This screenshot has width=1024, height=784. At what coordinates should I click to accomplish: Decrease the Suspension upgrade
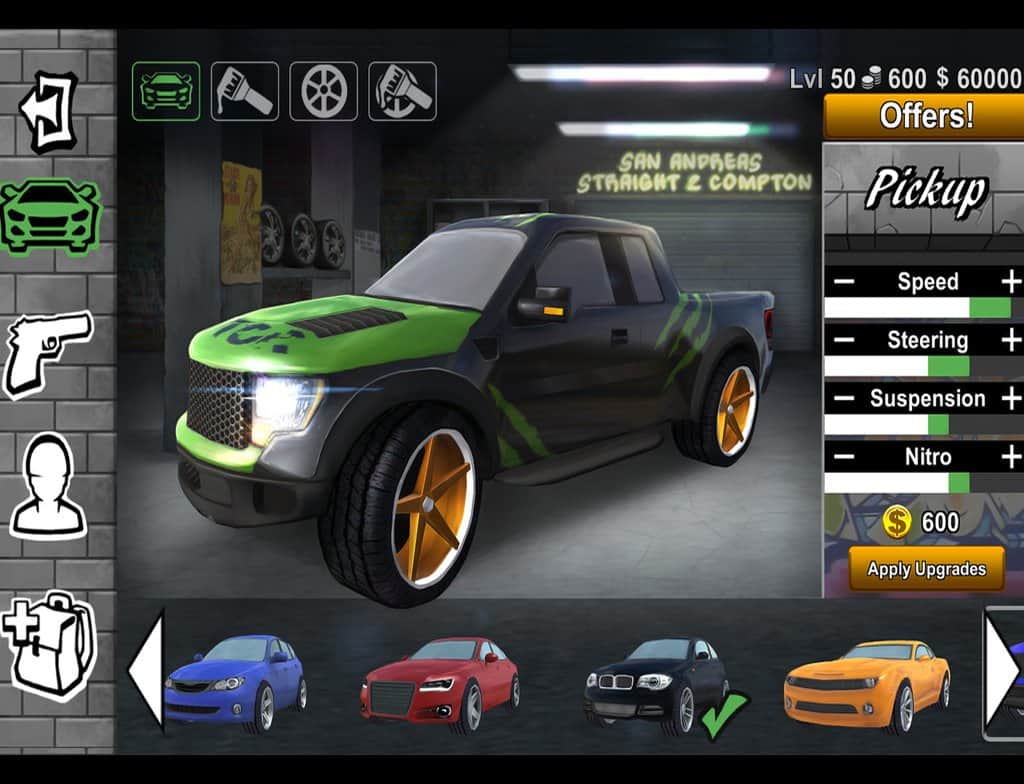coord(844,398)
